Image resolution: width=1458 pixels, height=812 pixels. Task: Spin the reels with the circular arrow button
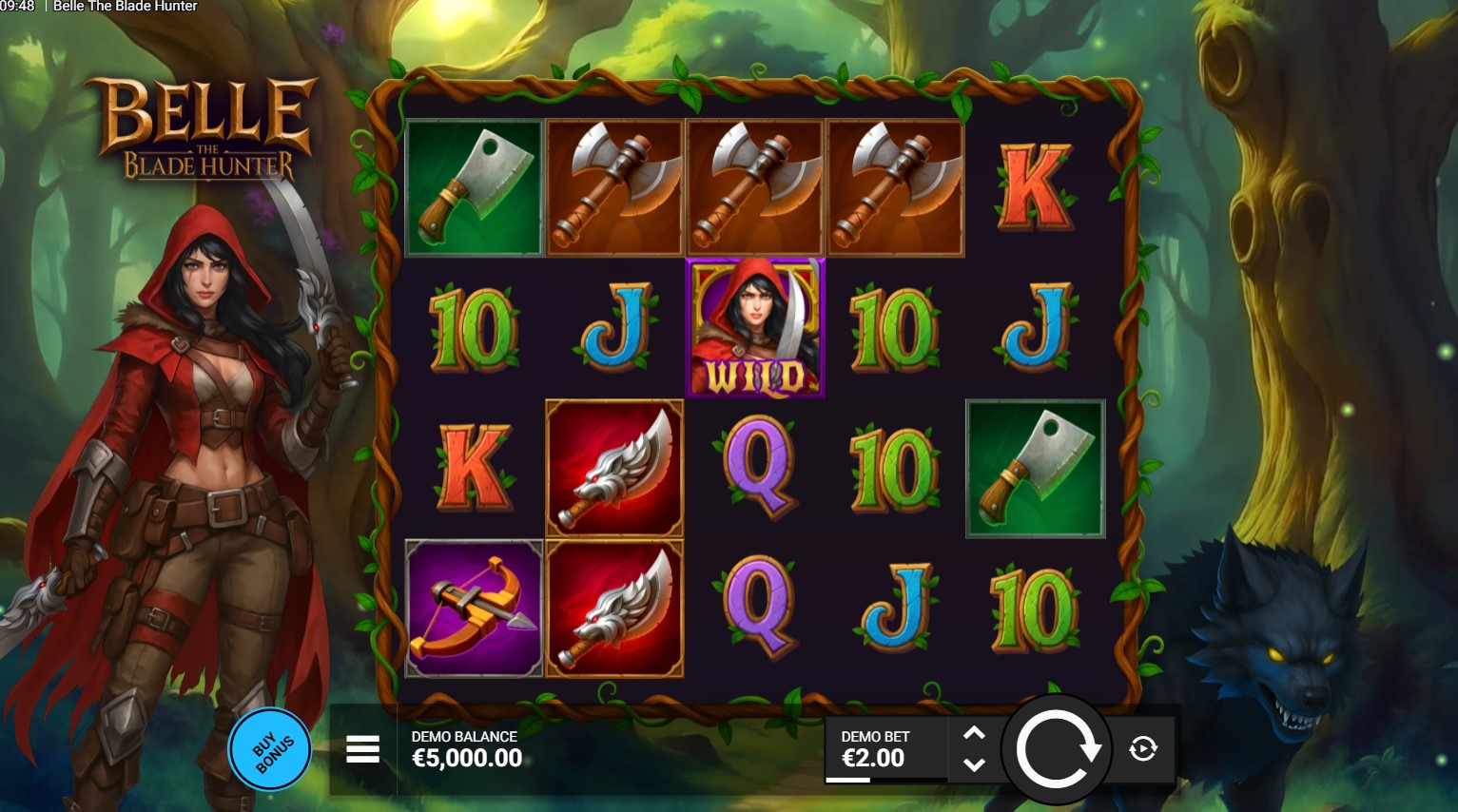pos(1056,750)
